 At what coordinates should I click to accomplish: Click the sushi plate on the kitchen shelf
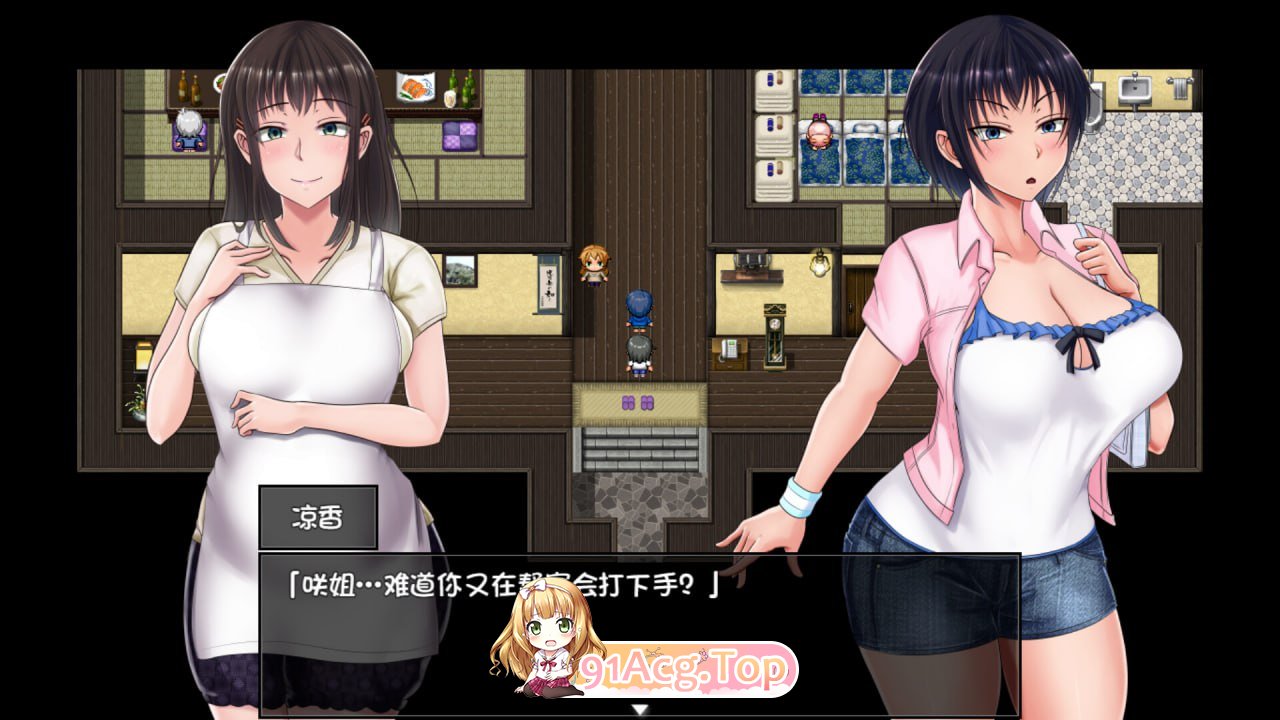pos(415,84)
